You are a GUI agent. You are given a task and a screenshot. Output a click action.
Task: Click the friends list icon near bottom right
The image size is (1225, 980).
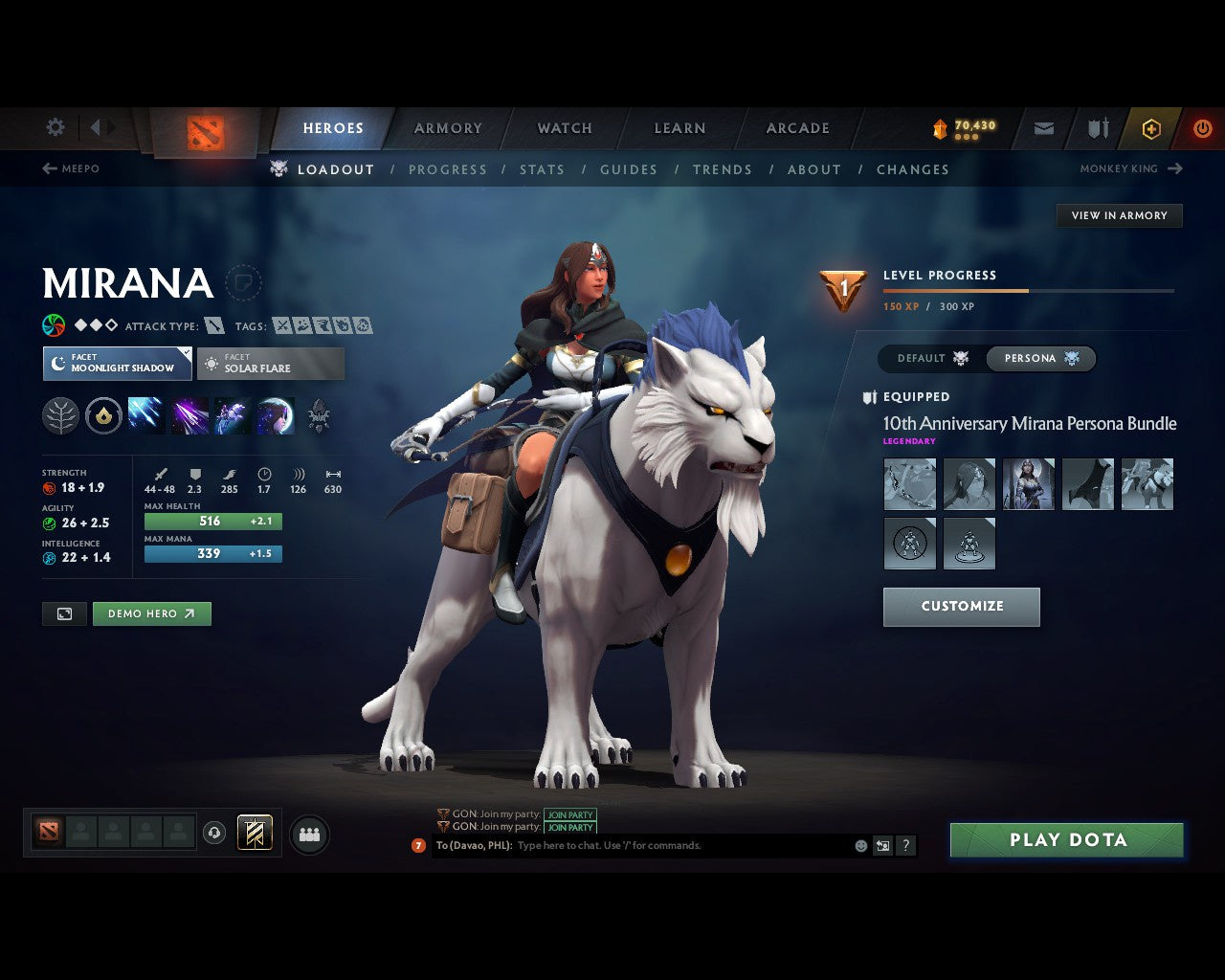pyautogui.click(x=309, y=834)
